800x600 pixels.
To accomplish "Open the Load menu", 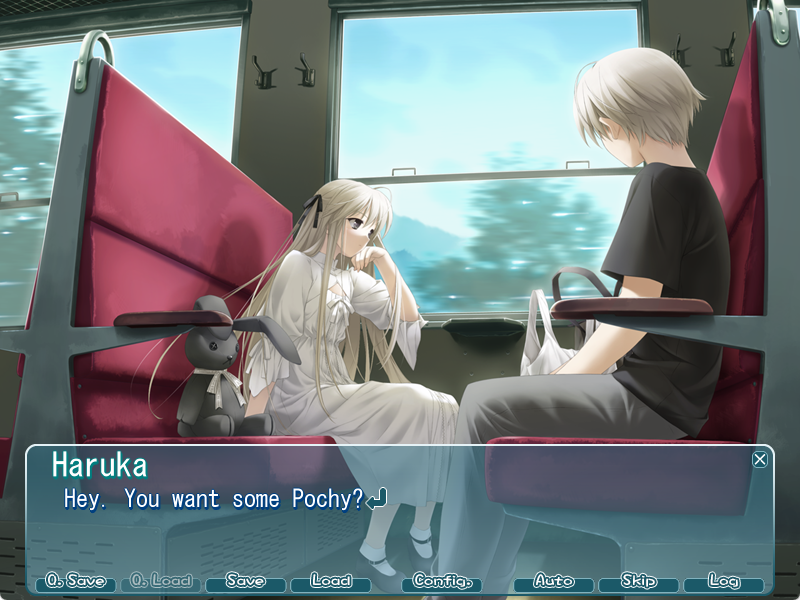I will 331,581.
